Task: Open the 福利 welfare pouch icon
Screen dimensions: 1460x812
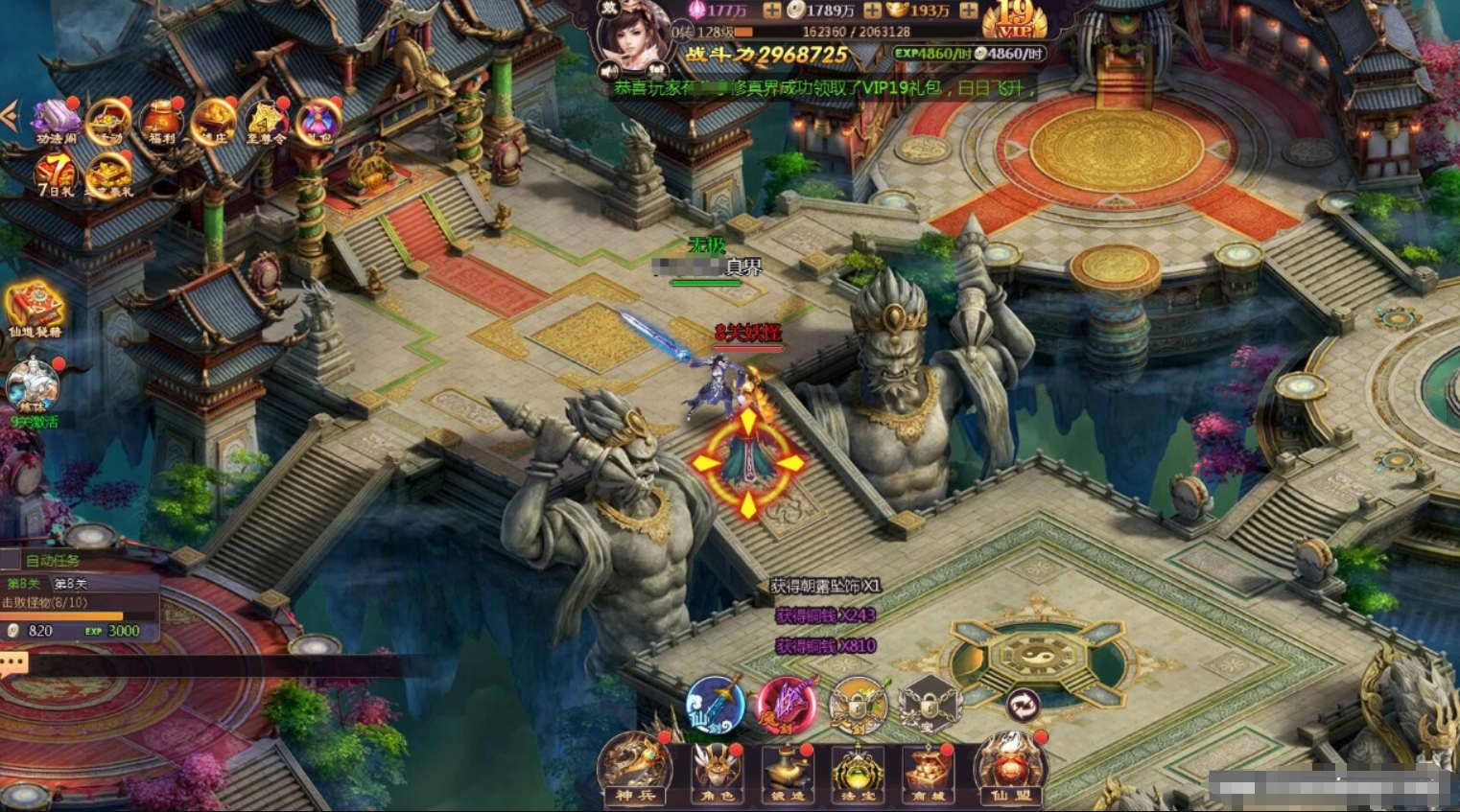Action: pyautogui.click(x=161, y=122)
